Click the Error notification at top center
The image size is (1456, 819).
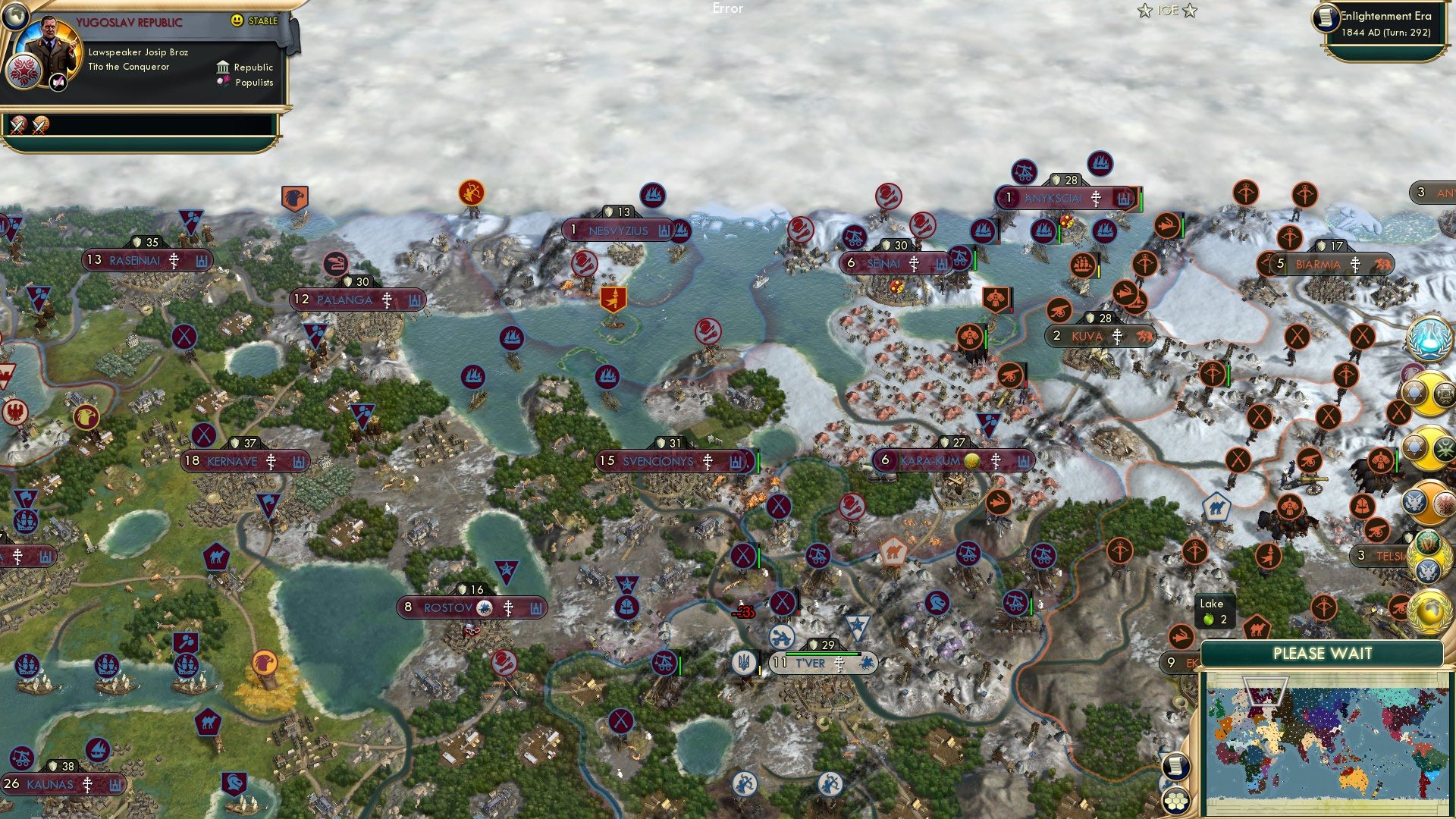(x=728, y=9)
